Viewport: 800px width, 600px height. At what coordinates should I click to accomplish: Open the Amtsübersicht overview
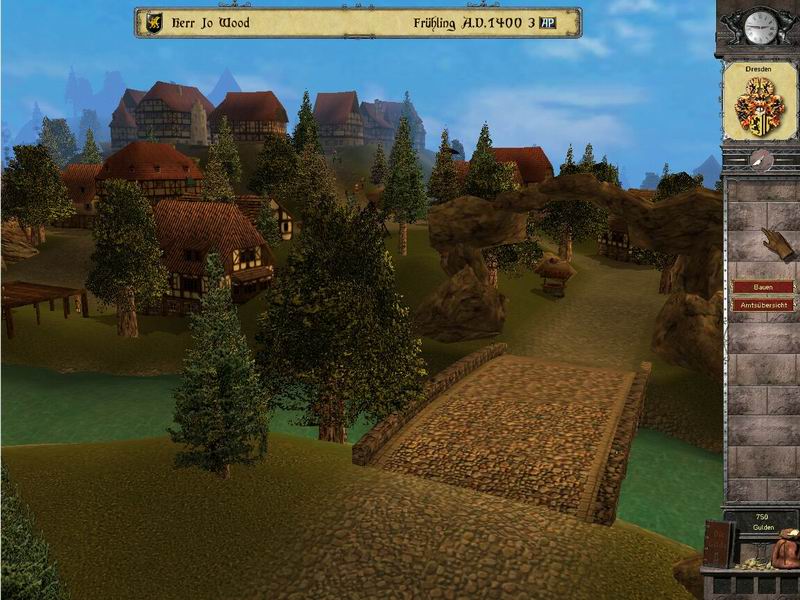point(762,304)
